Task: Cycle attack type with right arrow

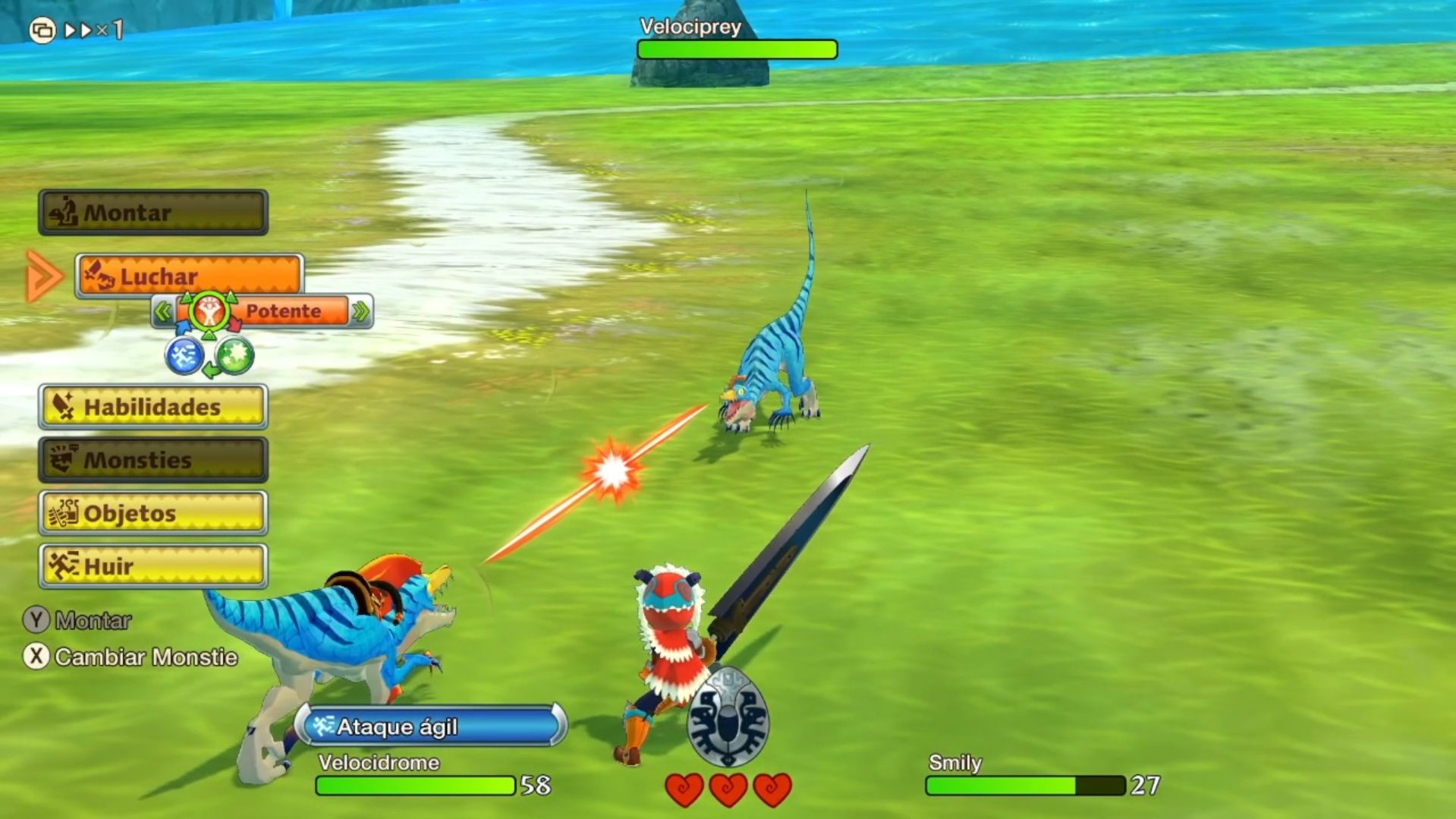Action: (361, 311)
